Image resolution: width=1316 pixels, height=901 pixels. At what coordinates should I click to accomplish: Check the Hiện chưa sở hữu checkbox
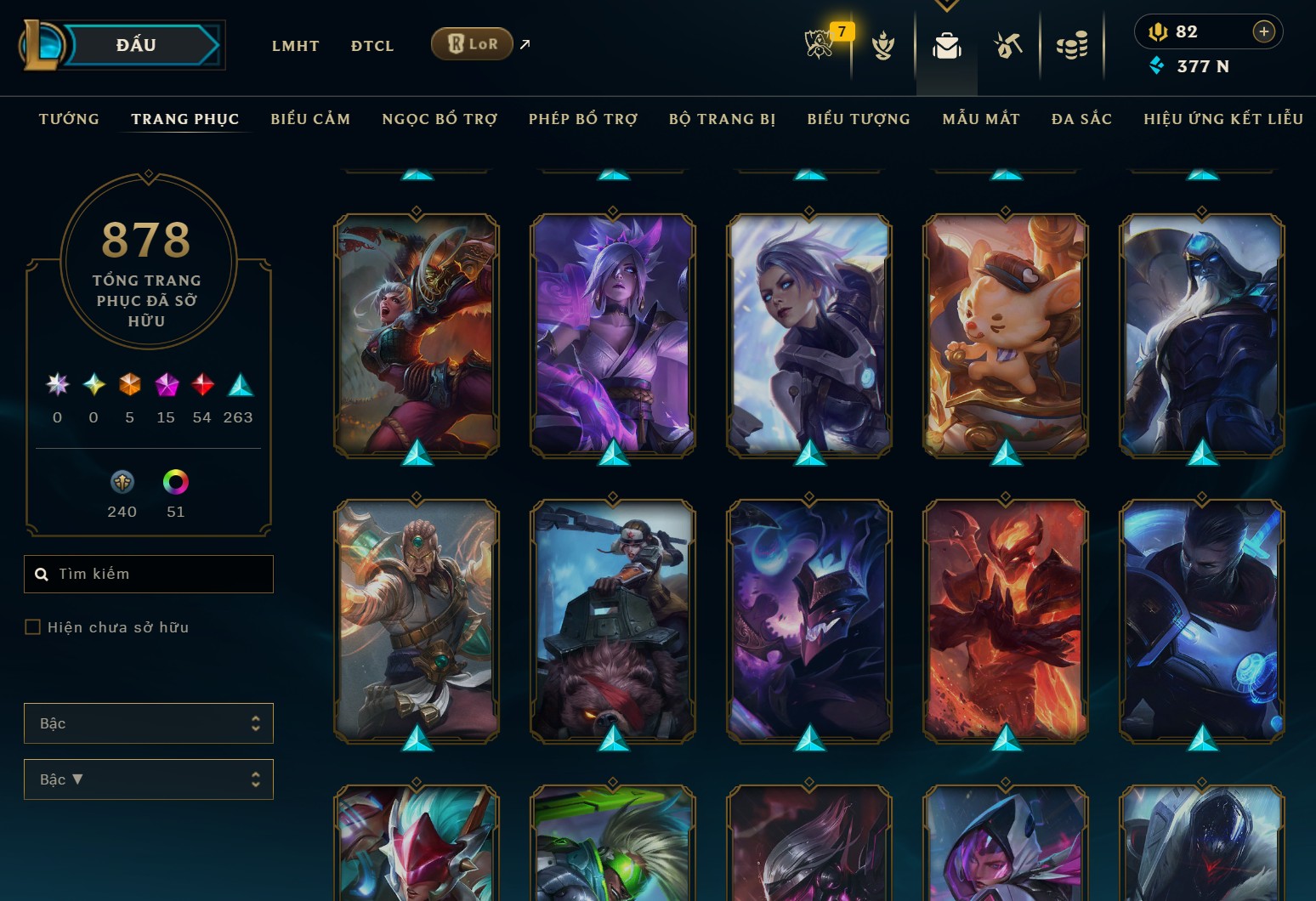pyautogui.click(x=33, y=626)
